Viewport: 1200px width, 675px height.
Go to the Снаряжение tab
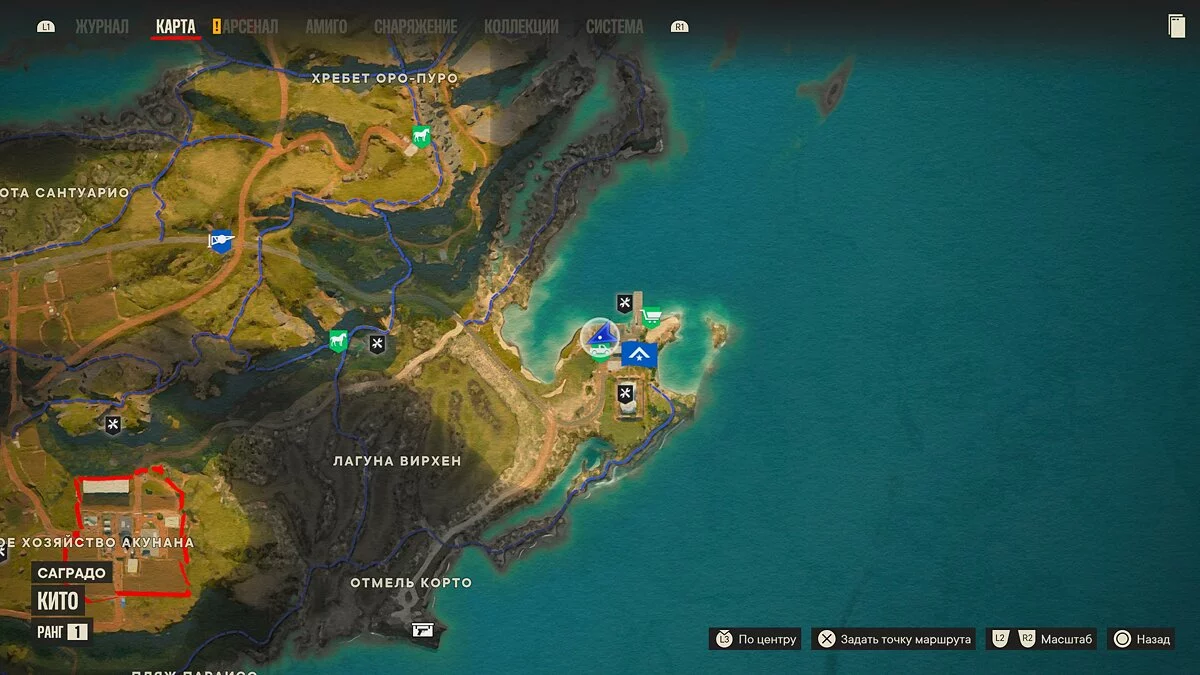click(416, 27)
